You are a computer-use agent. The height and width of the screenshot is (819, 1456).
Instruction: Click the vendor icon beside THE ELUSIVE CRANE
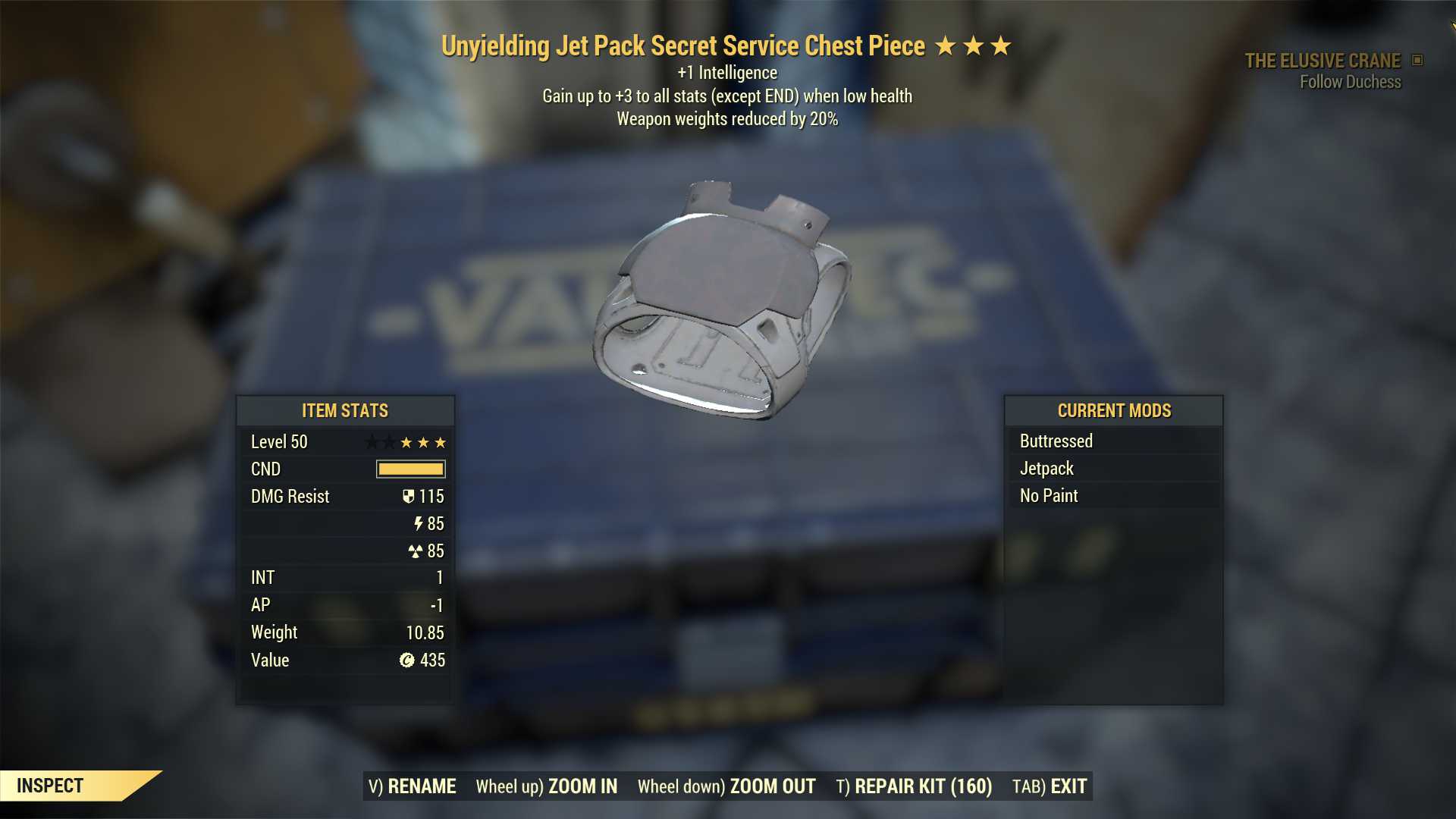coord(1415,61)
